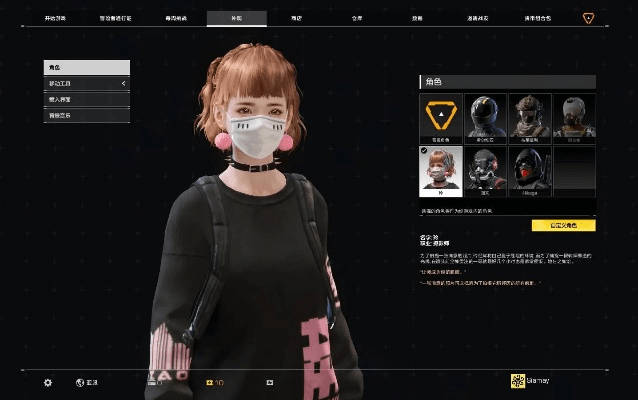The height and width of the screenshot is (400, 638).
Task: Choose the grey beanie masked character tile
Action: (574, 116)
